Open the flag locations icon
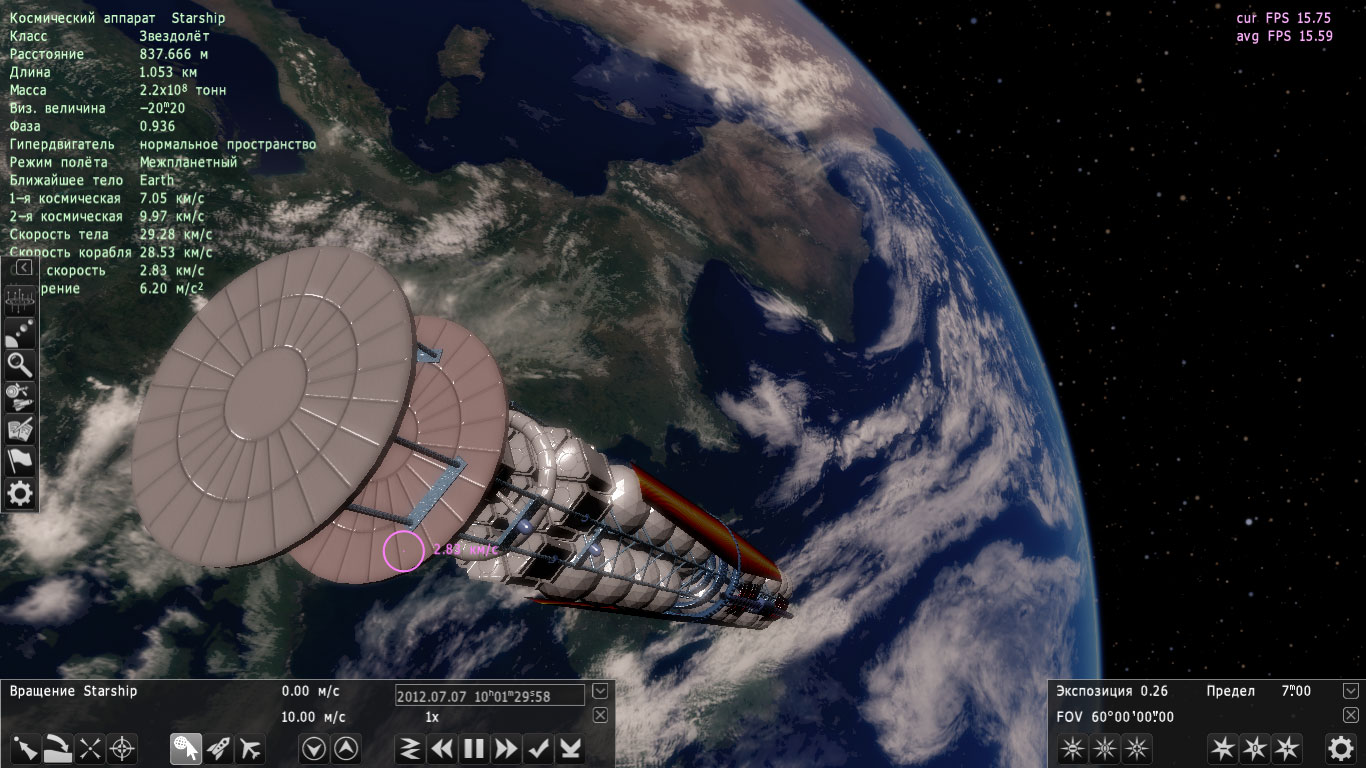This screenshot has width=1366, height=768. click(x=20, y=460)
